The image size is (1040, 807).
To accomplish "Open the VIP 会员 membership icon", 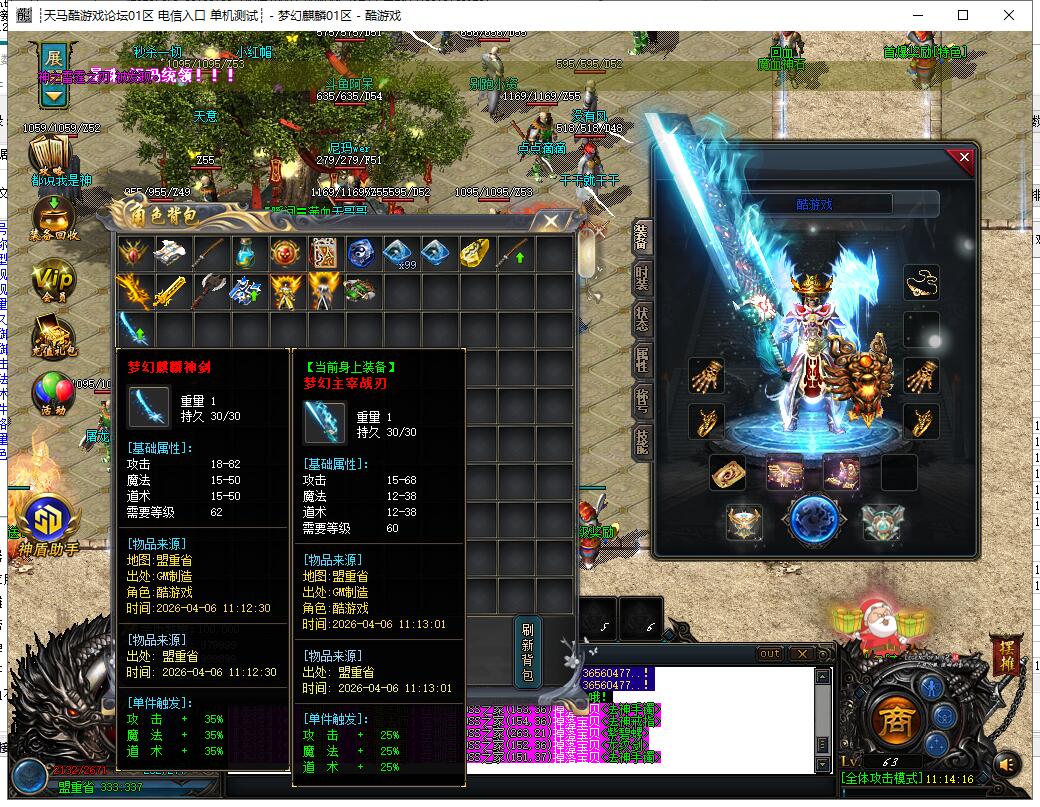I will 53,281.
